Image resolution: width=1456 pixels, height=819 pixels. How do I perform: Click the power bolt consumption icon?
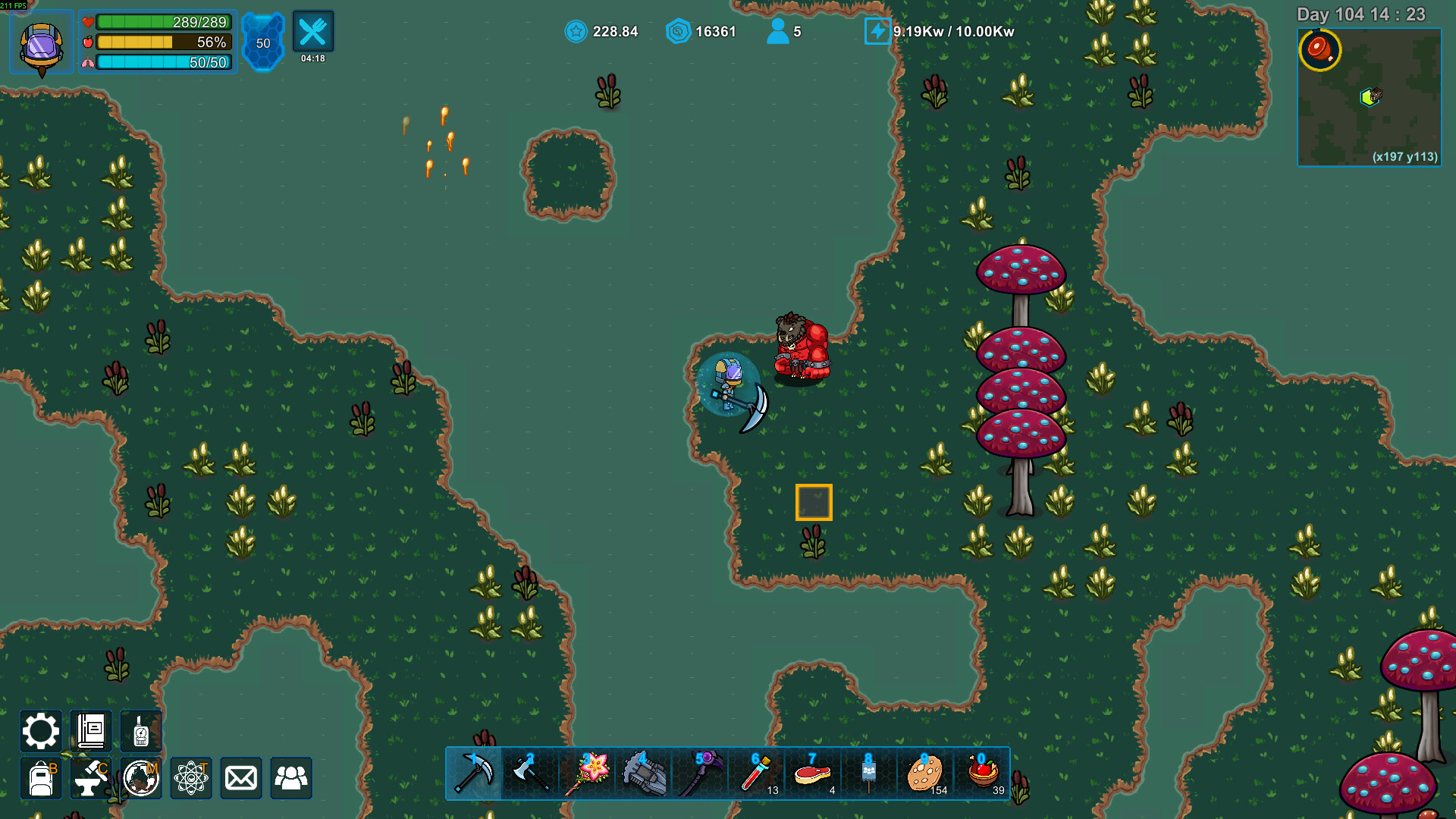pyautogui.click(x=877, y=32)
